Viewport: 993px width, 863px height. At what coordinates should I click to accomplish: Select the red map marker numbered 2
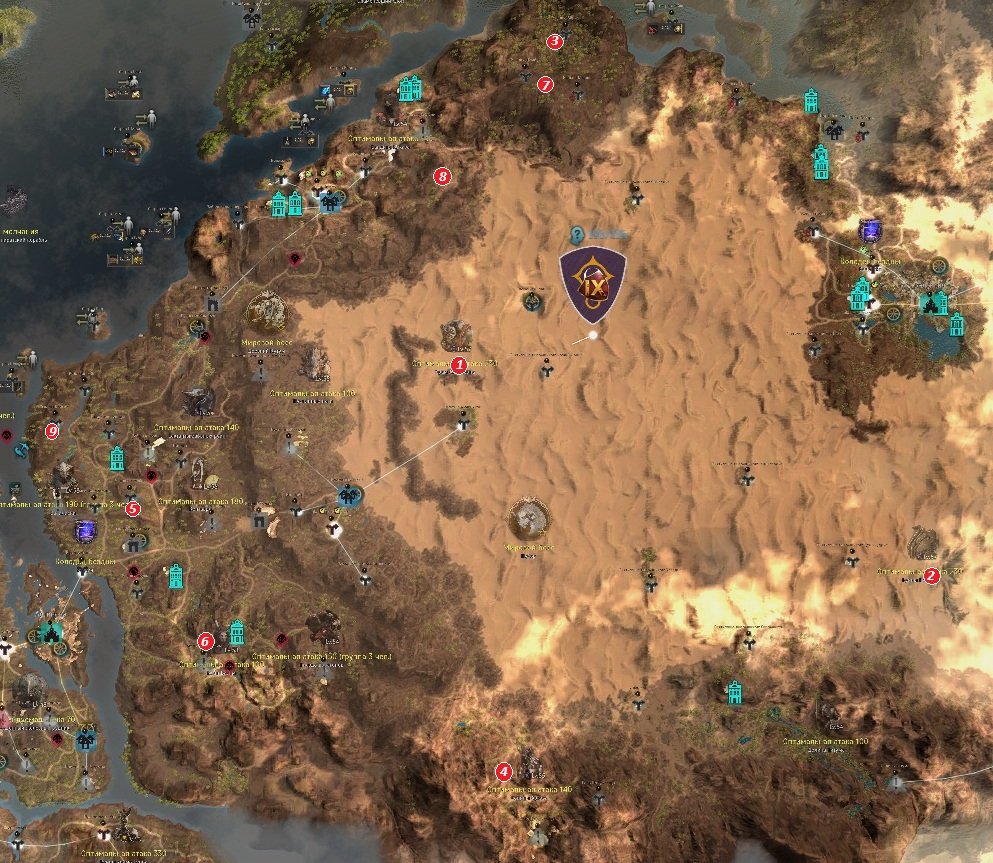click(931, 575)
